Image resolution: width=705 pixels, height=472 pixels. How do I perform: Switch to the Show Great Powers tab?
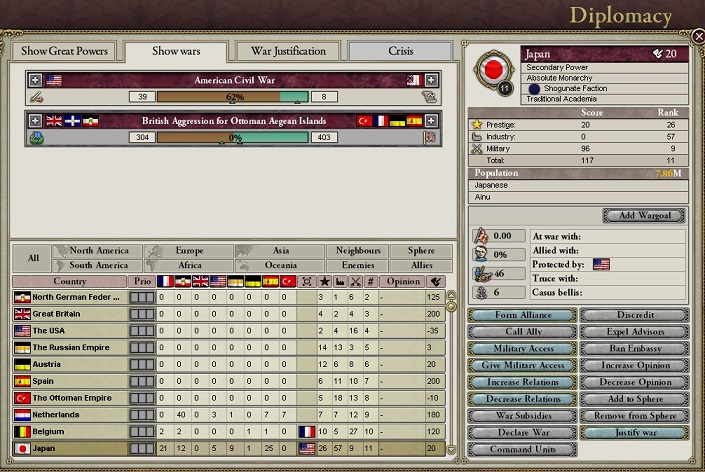point(62,51)
